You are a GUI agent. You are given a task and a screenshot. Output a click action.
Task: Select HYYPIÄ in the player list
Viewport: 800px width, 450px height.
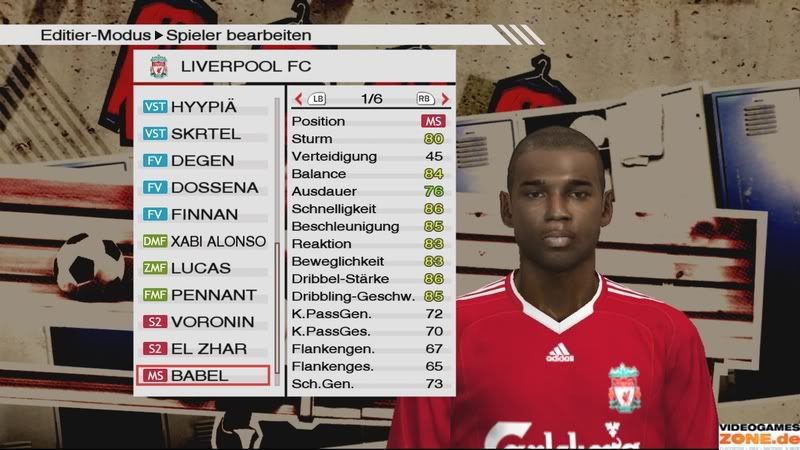205,106
